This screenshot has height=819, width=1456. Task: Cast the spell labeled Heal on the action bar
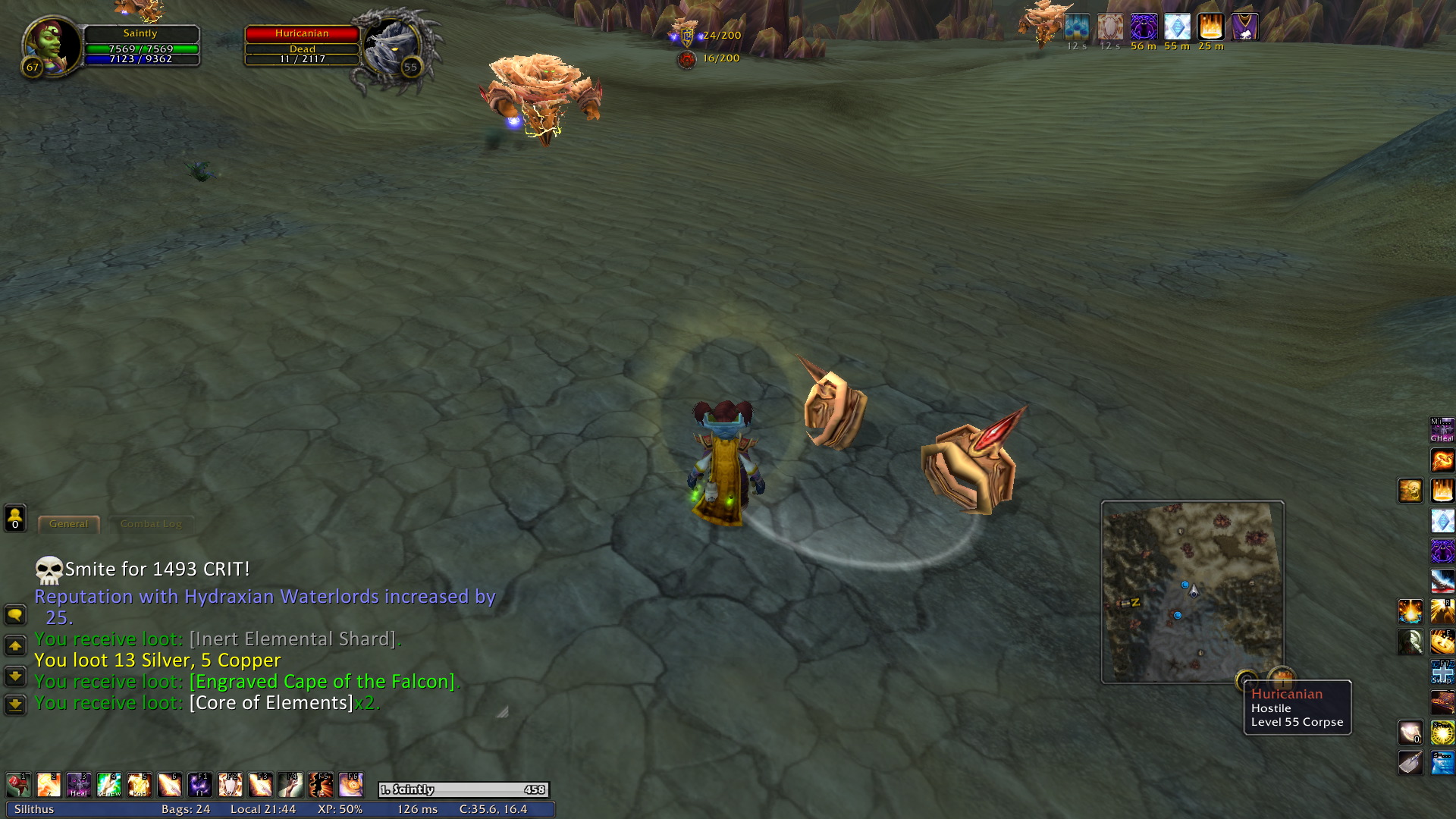[x=79, y=785]
